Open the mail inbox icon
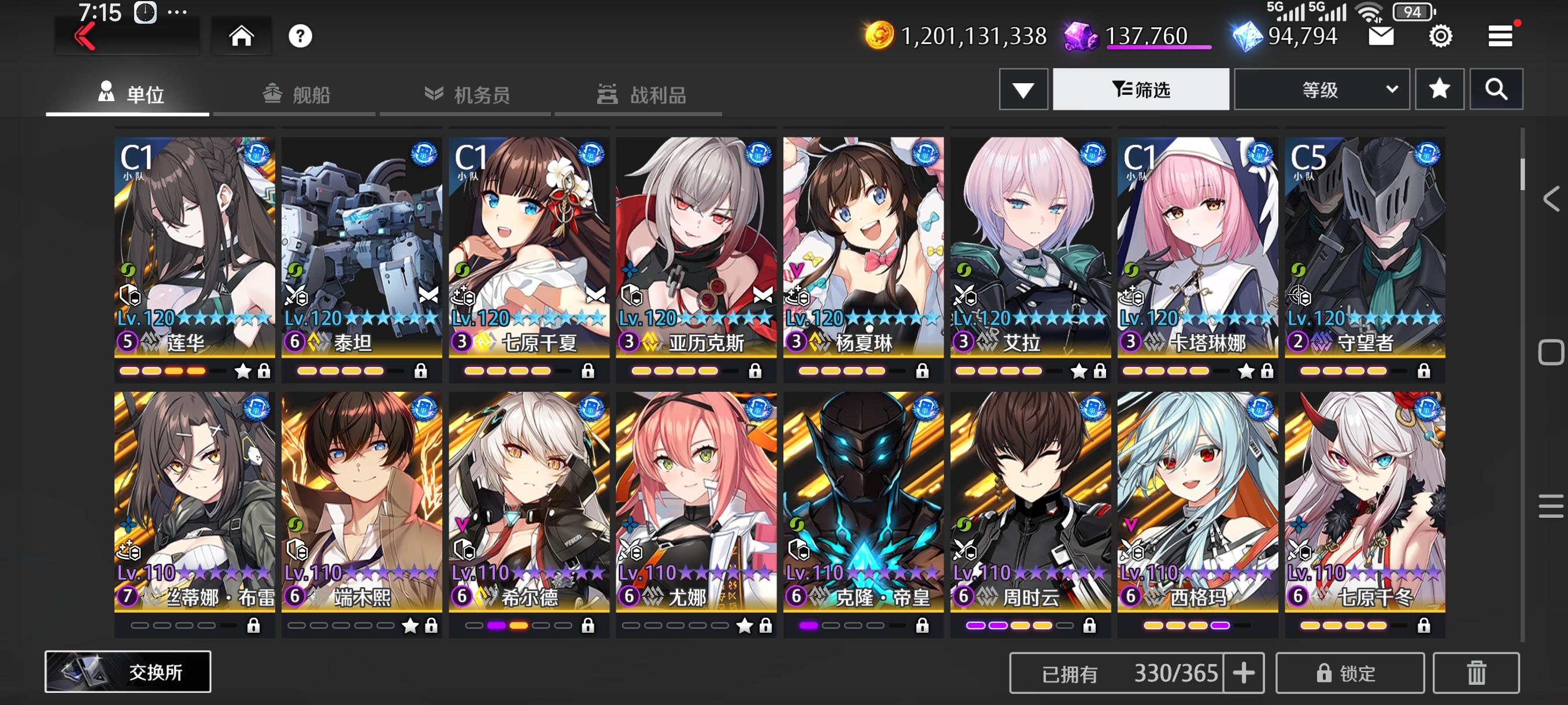This screenshot has height=705, width=1568. click(x=1381, y=36)
